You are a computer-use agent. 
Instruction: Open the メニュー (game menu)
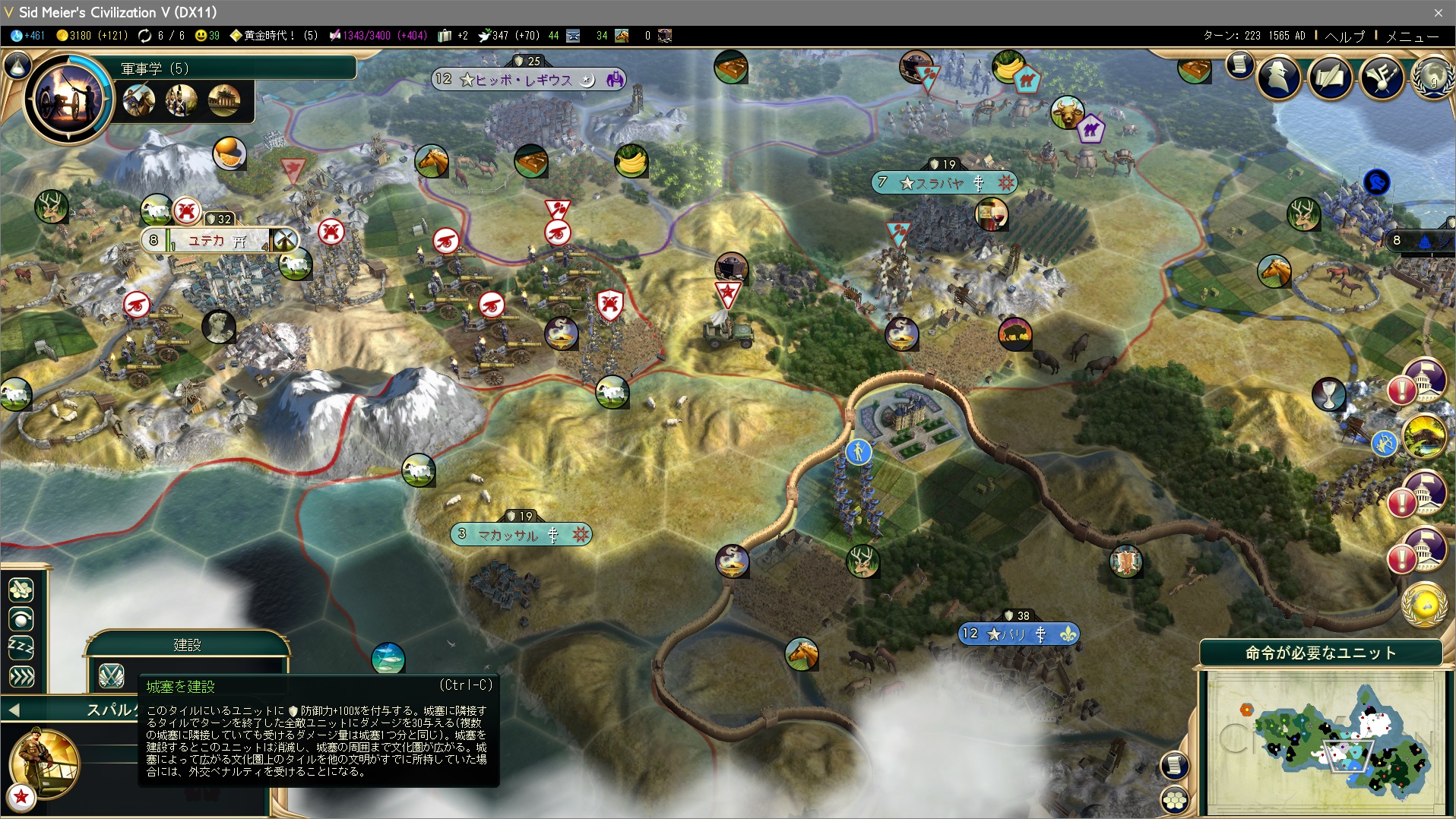[1412, 36]
